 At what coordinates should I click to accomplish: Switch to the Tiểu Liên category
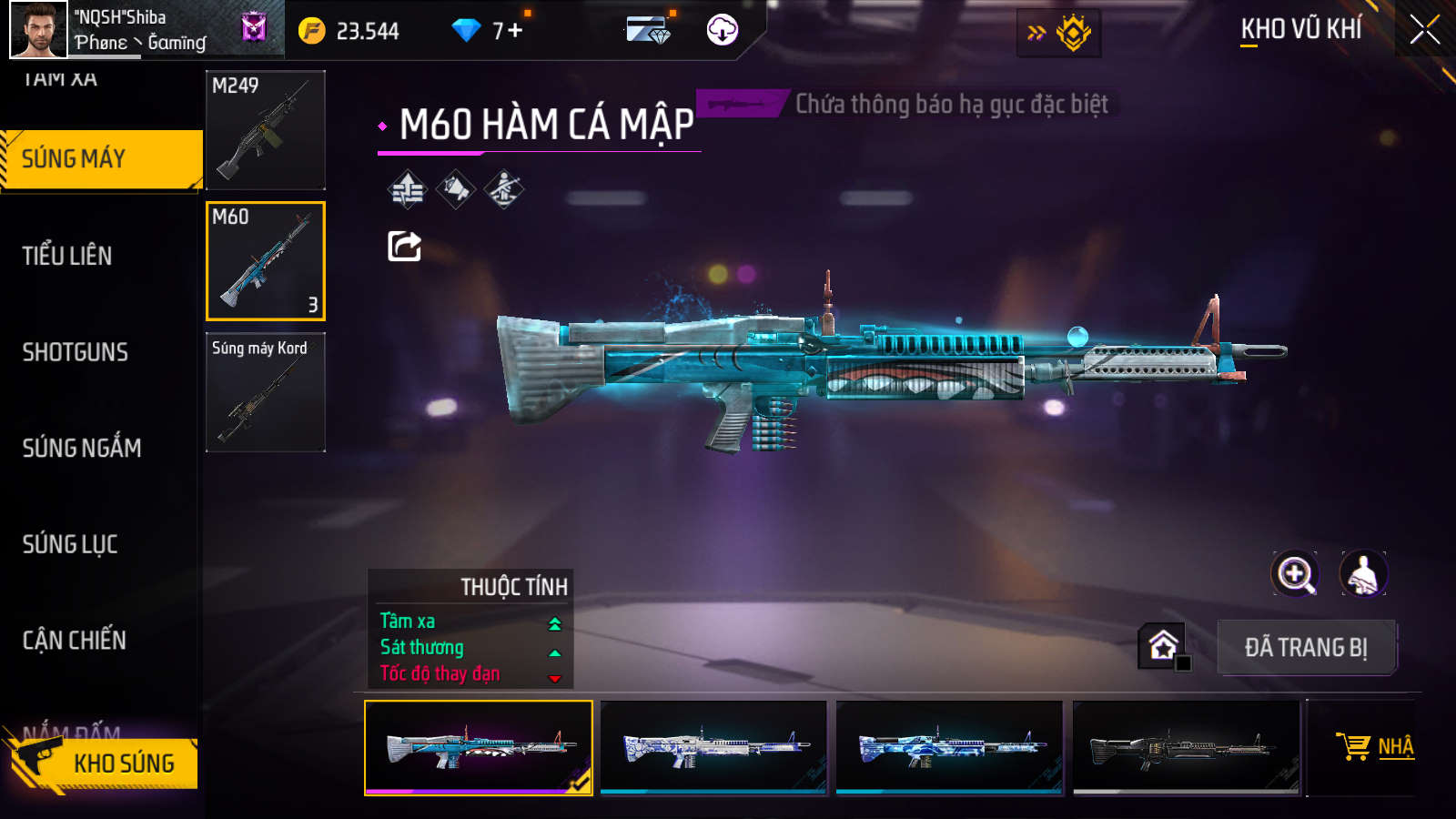pos(67,256)
